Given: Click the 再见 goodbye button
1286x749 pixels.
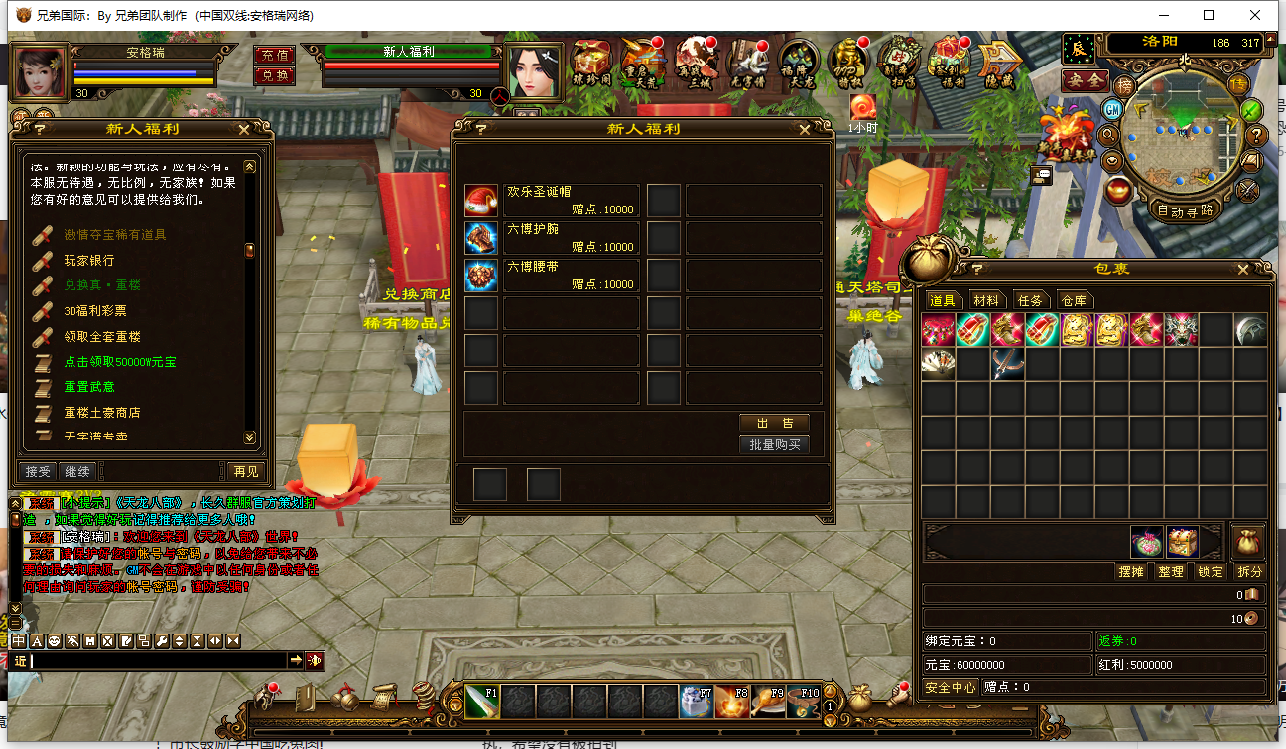Looking at the screenshot, I should click(x=245, y=471).
